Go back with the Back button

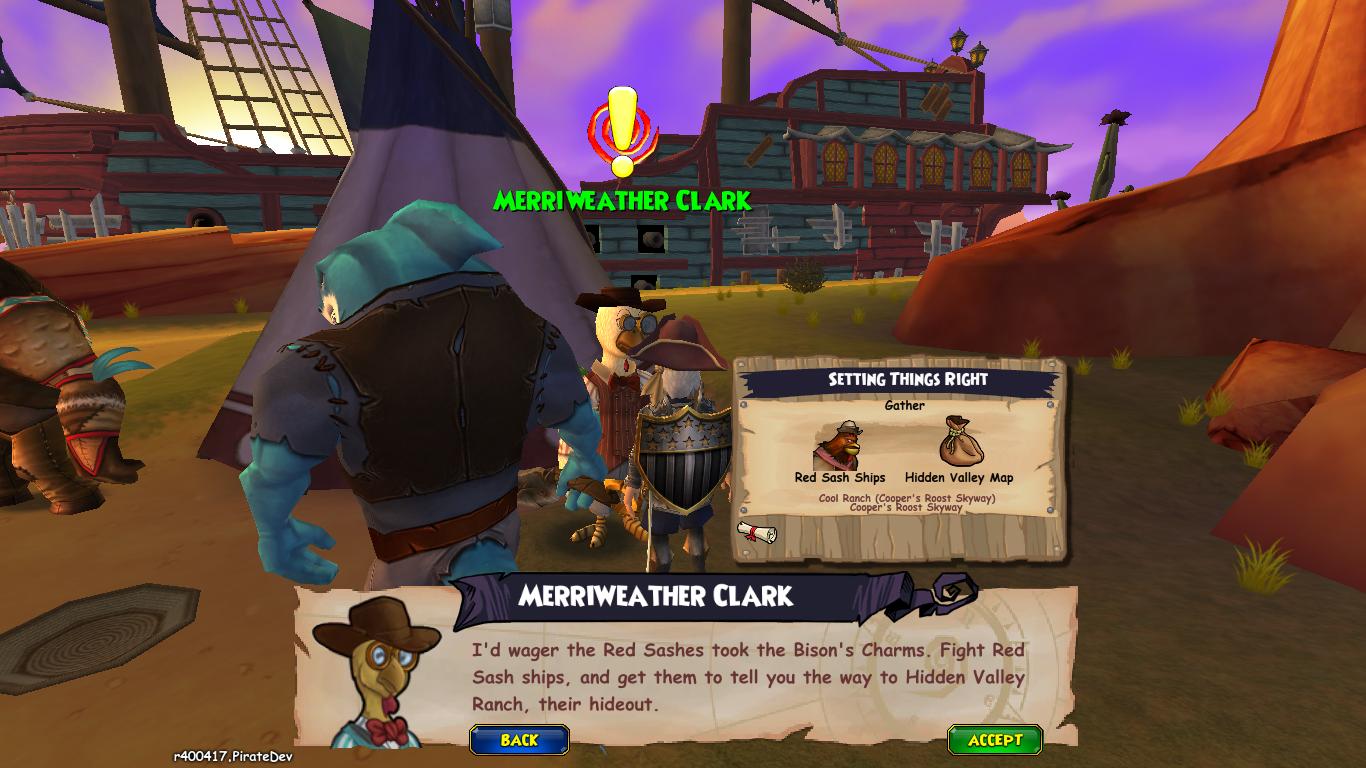[519, 740]
